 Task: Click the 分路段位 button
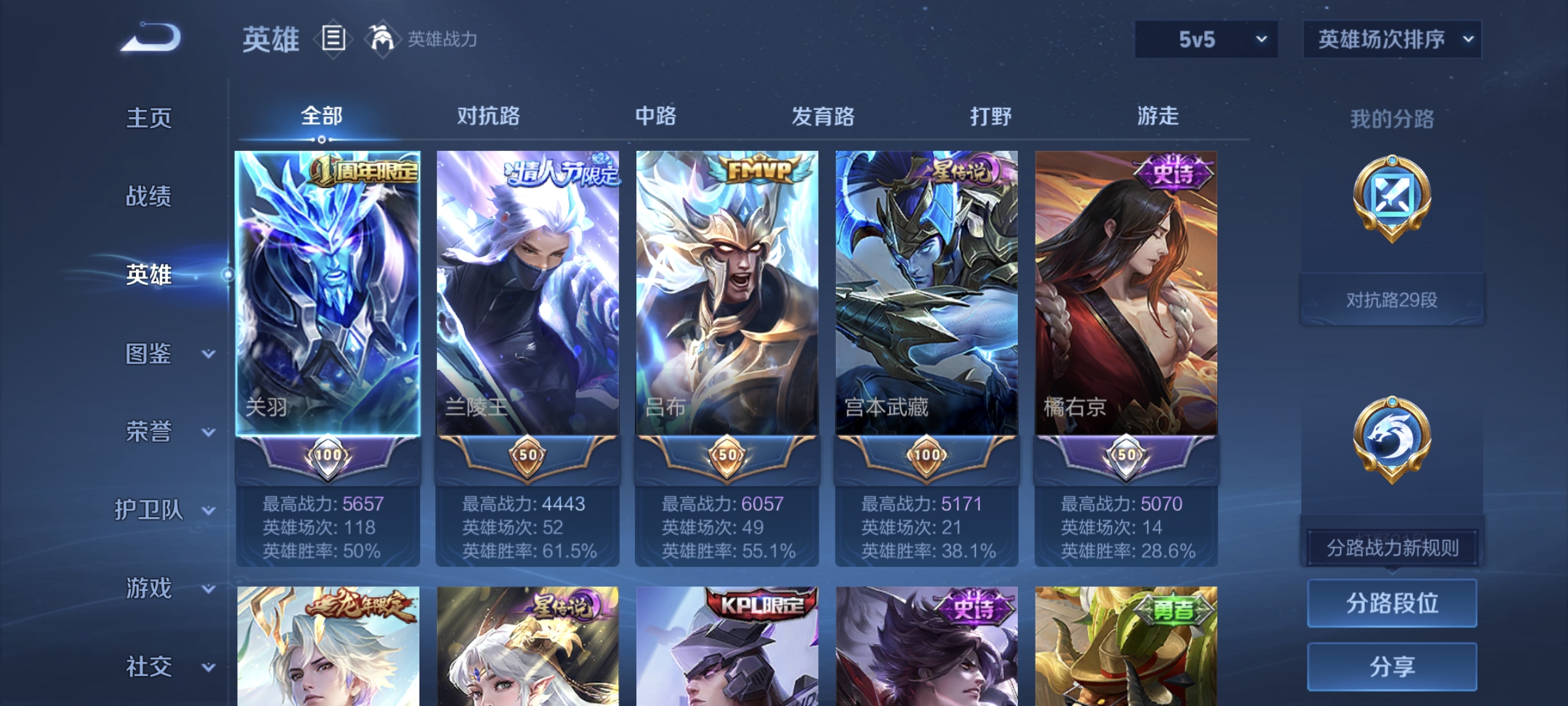pyautogui.click(x=1392, y=603)
